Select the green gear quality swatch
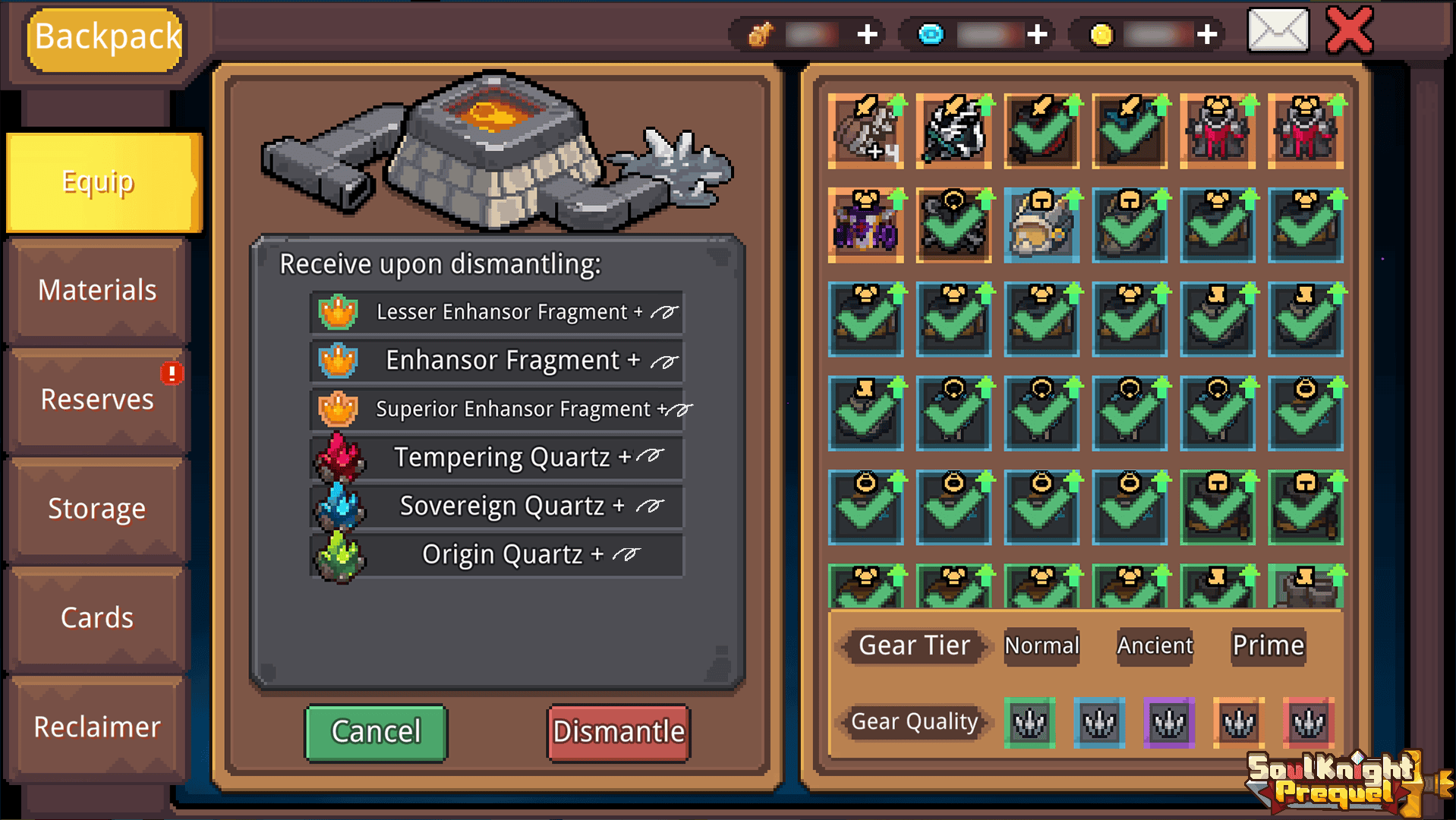The image size is (1456, 820). tap(1029, 723)
